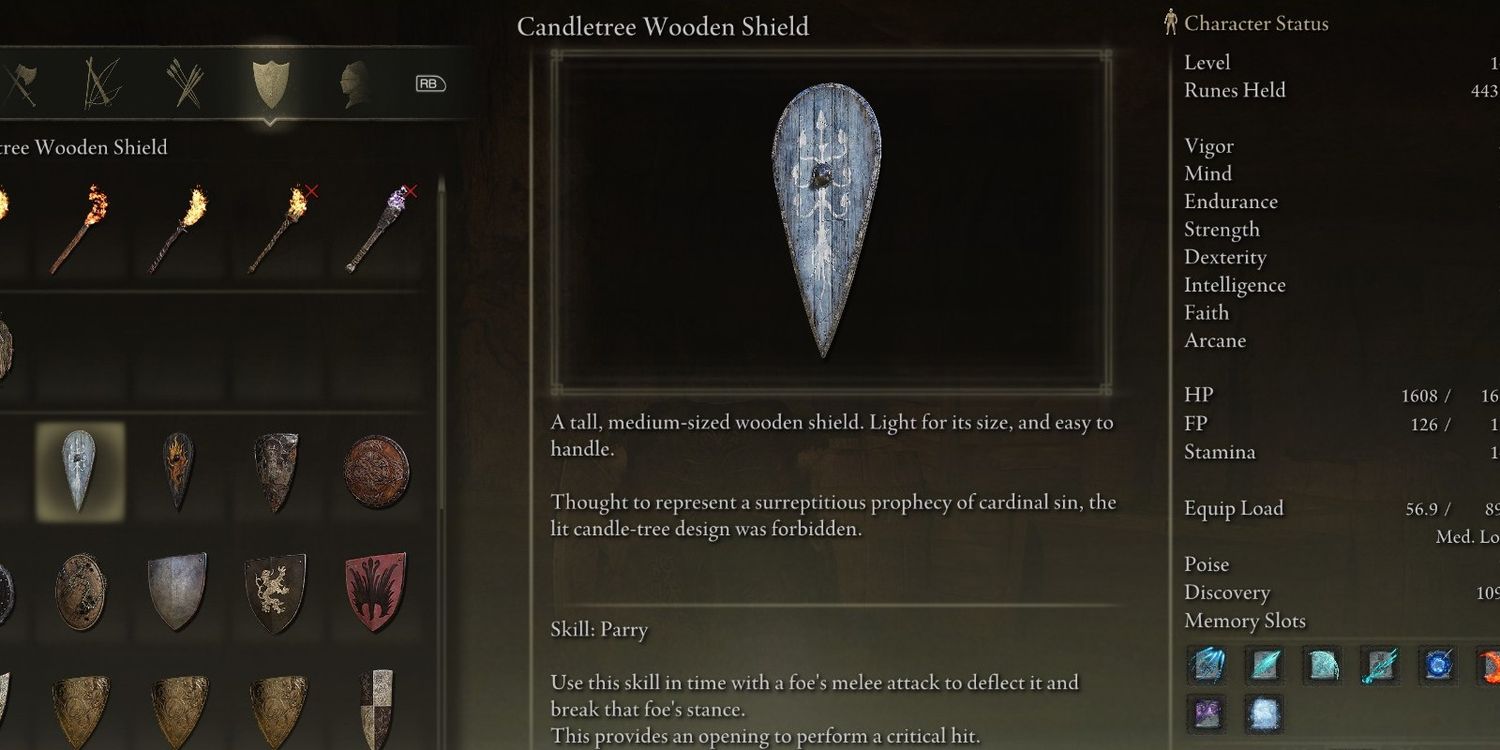
Task: Select the round reddish-brown buckler
Action: click(376, 472)
